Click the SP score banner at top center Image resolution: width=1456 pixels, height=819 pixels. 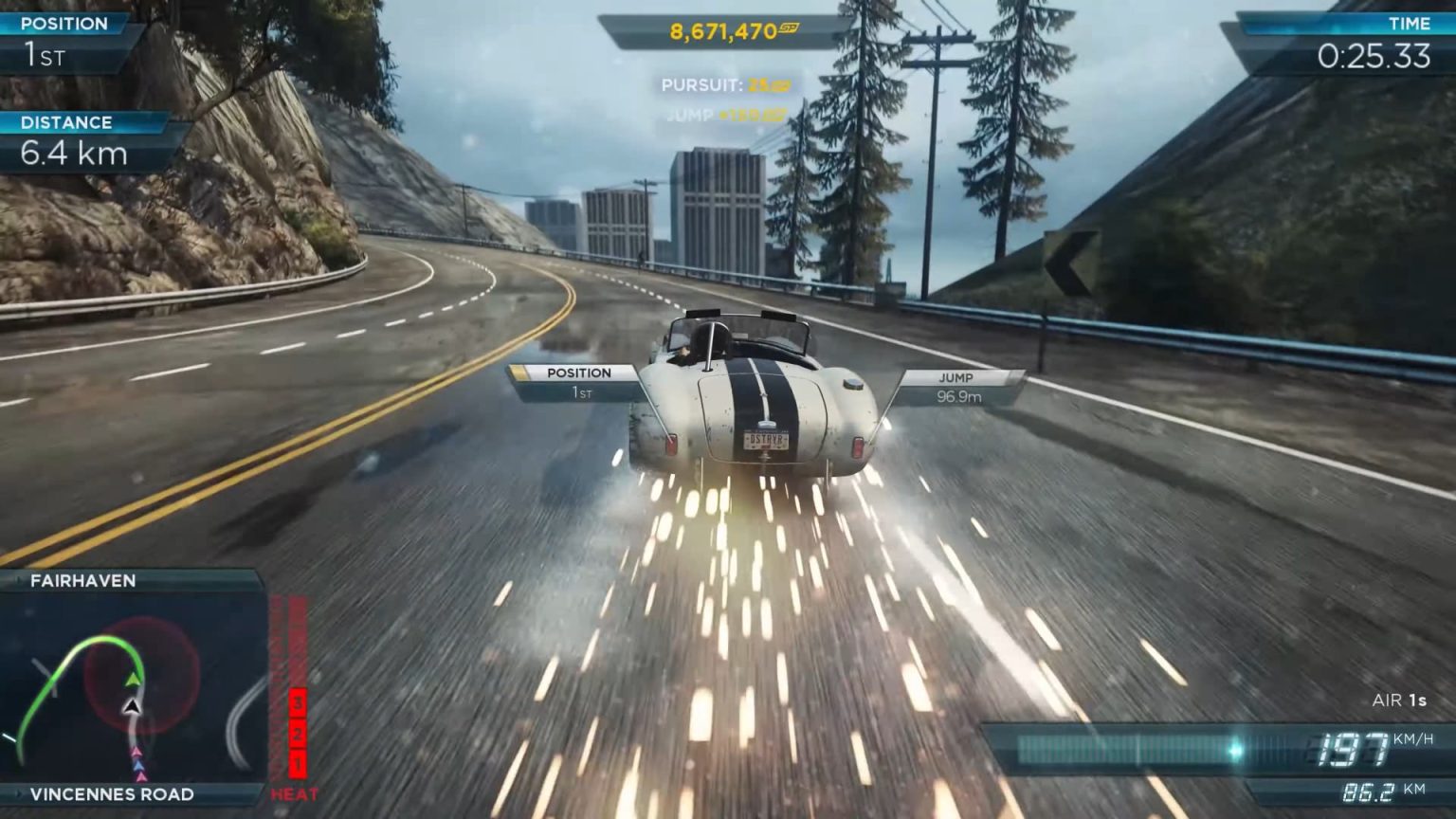[728, 28]
